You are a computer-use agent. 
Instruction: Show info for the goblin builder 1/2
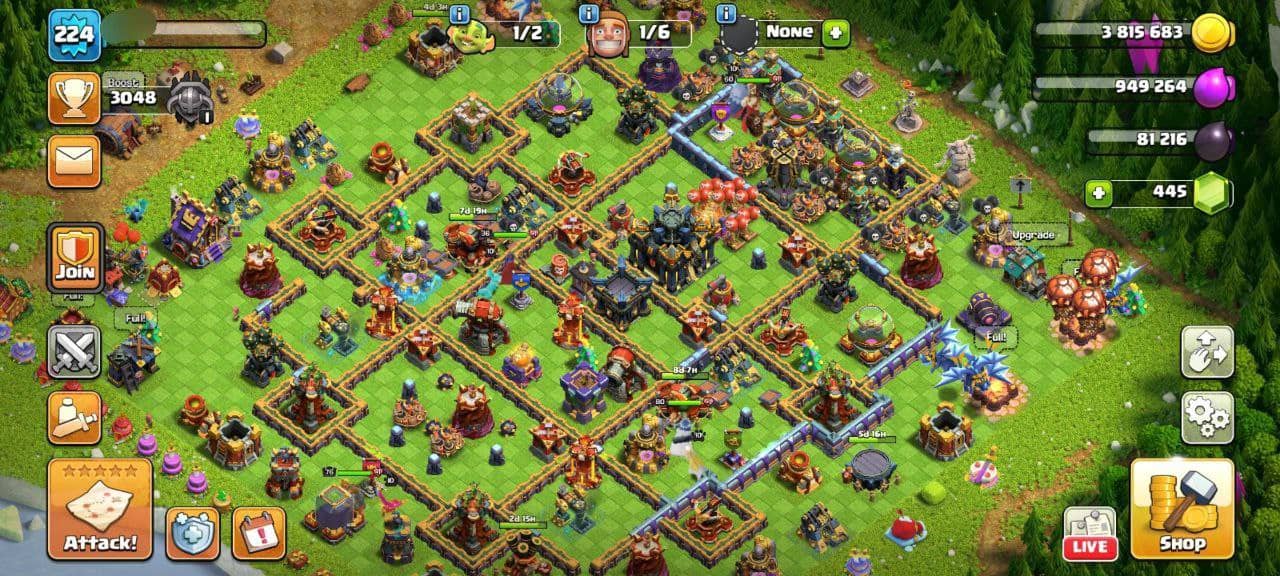(x=460, y=14)
